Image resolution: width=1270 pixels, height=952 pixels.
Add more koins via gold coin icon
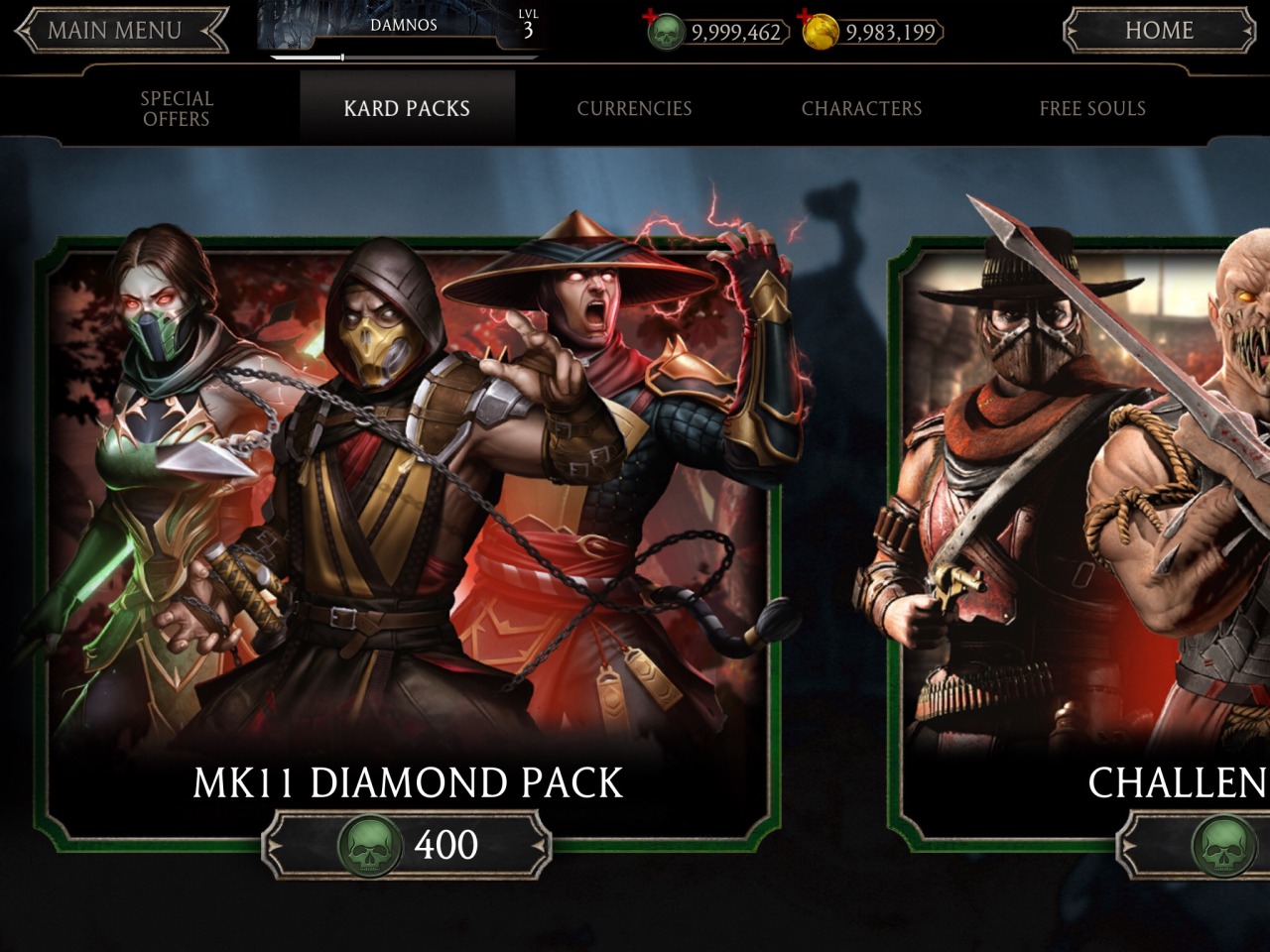[x=820, y=31]
